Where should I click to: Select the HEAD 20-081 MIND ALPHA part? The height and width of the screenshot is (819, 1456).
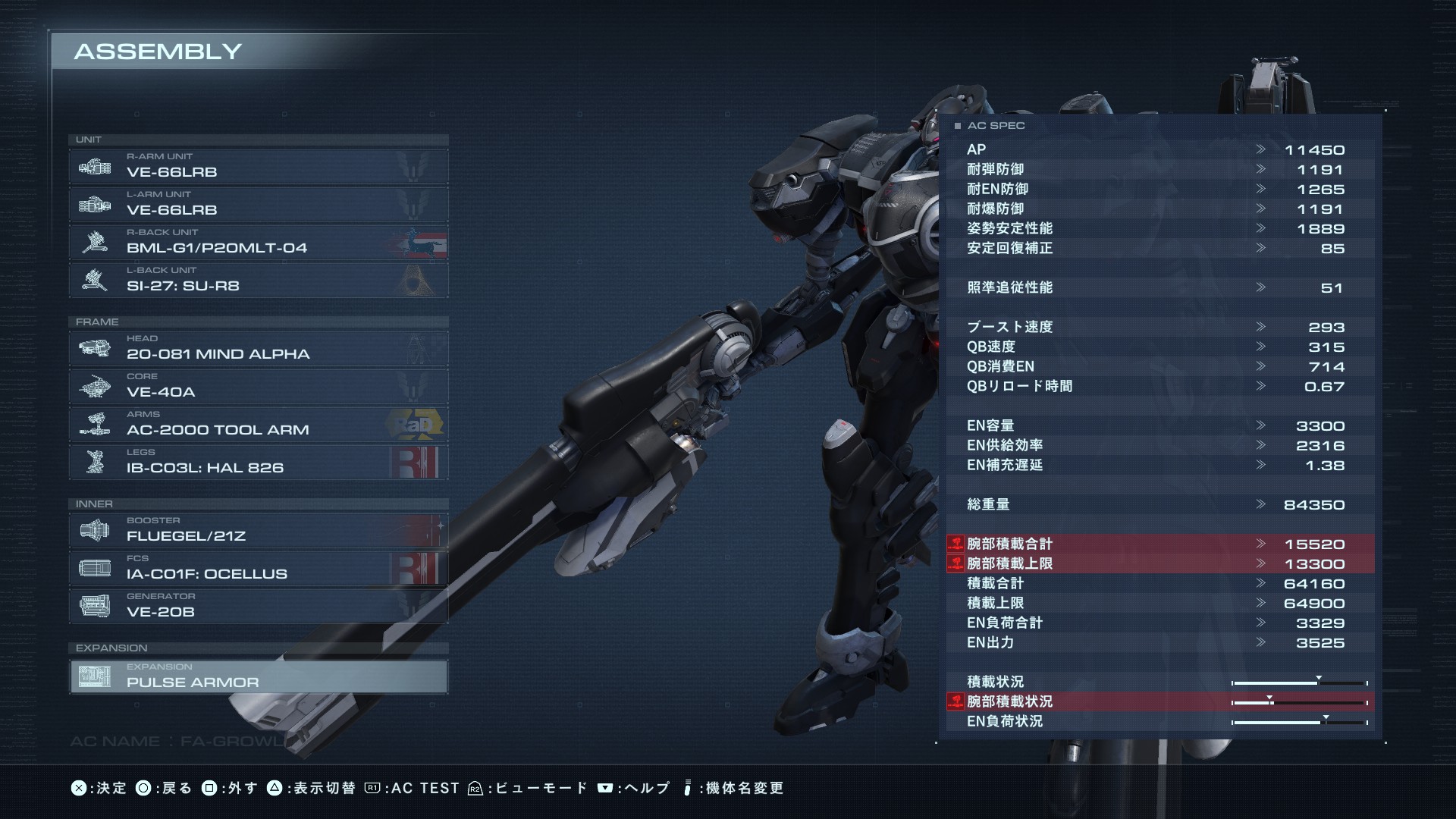click(x=258, y=348)
